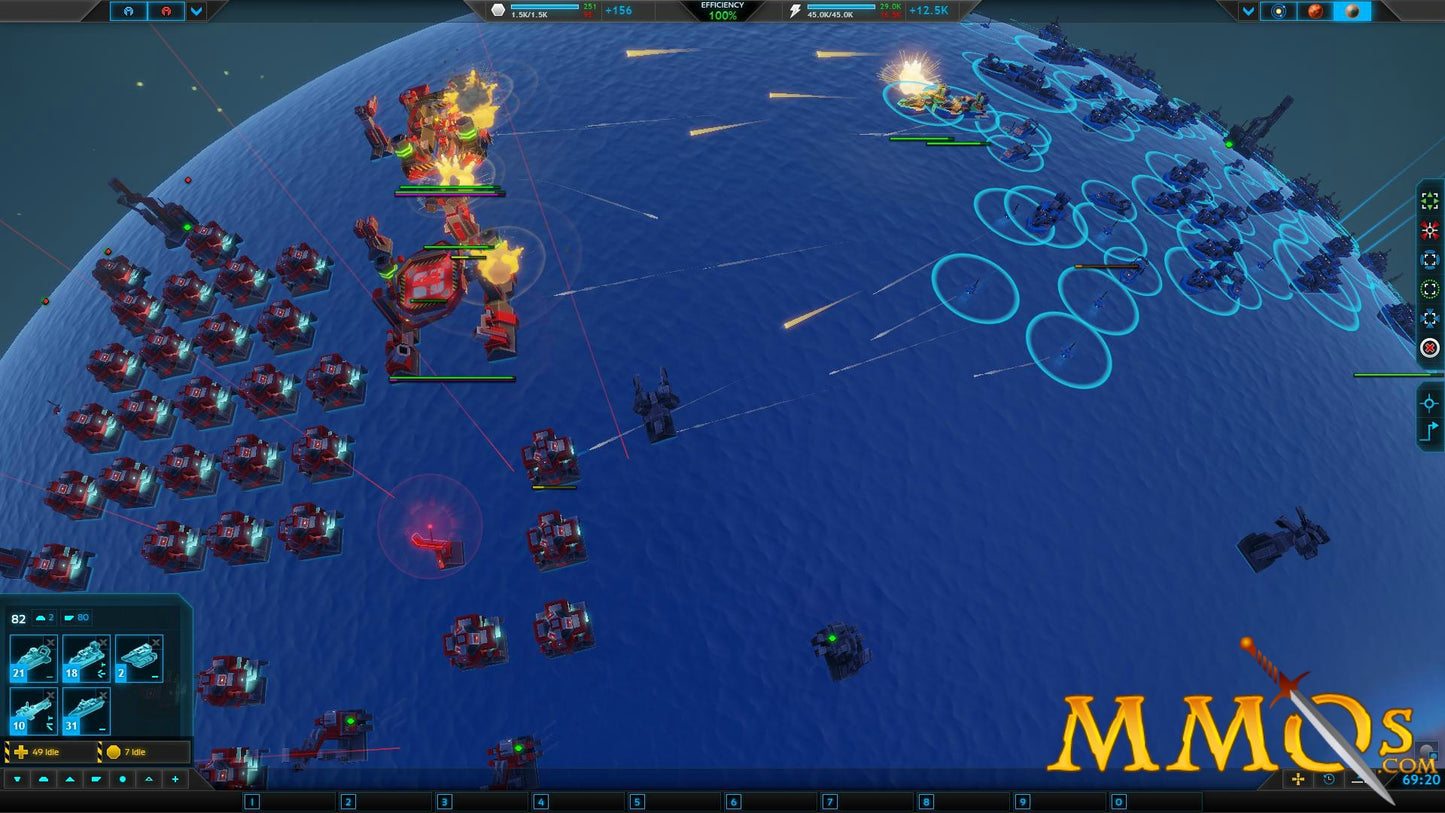Click the blue commander icon top-left
1445x813 pixels.
pos(128,11)
